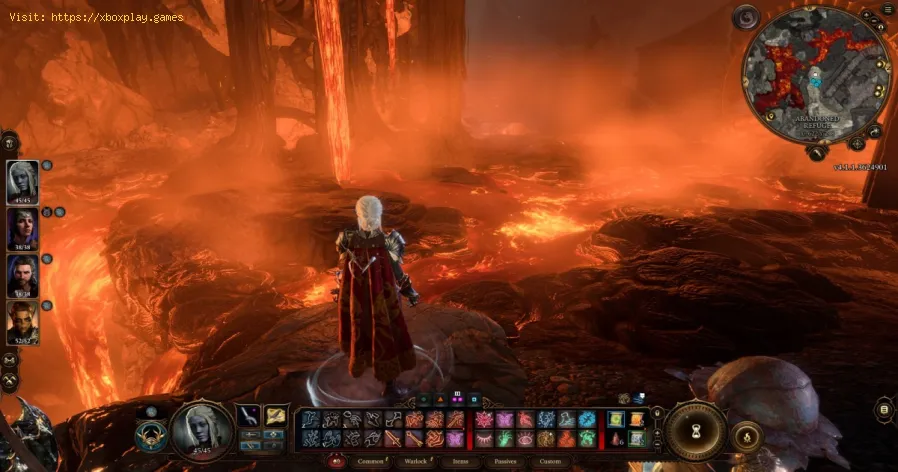Screen dimensions: 898x472
Task: Click the swirl button left of minimap
Action: pyautogui.click(x=746, y=17)
